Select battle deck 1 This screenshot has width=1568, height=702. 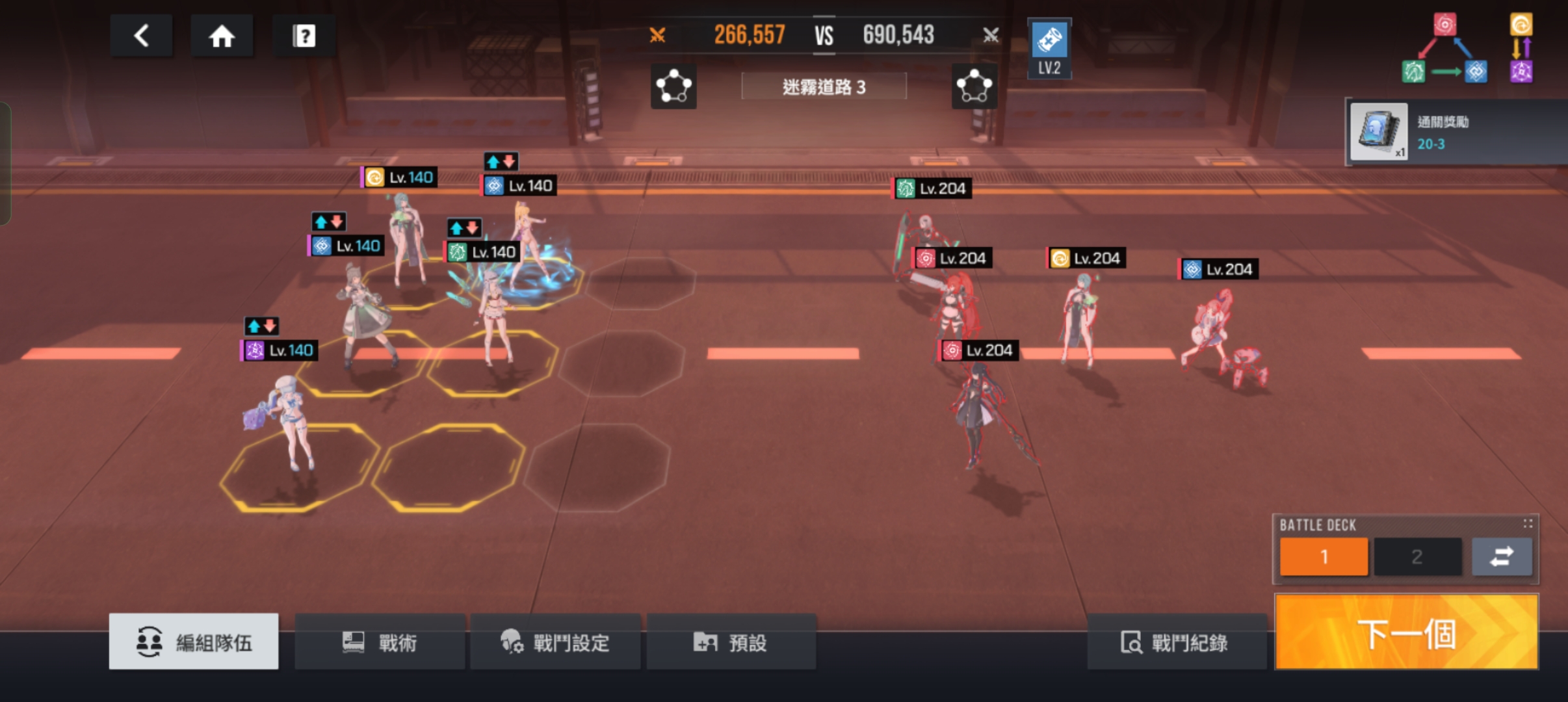click(1324, 556)
